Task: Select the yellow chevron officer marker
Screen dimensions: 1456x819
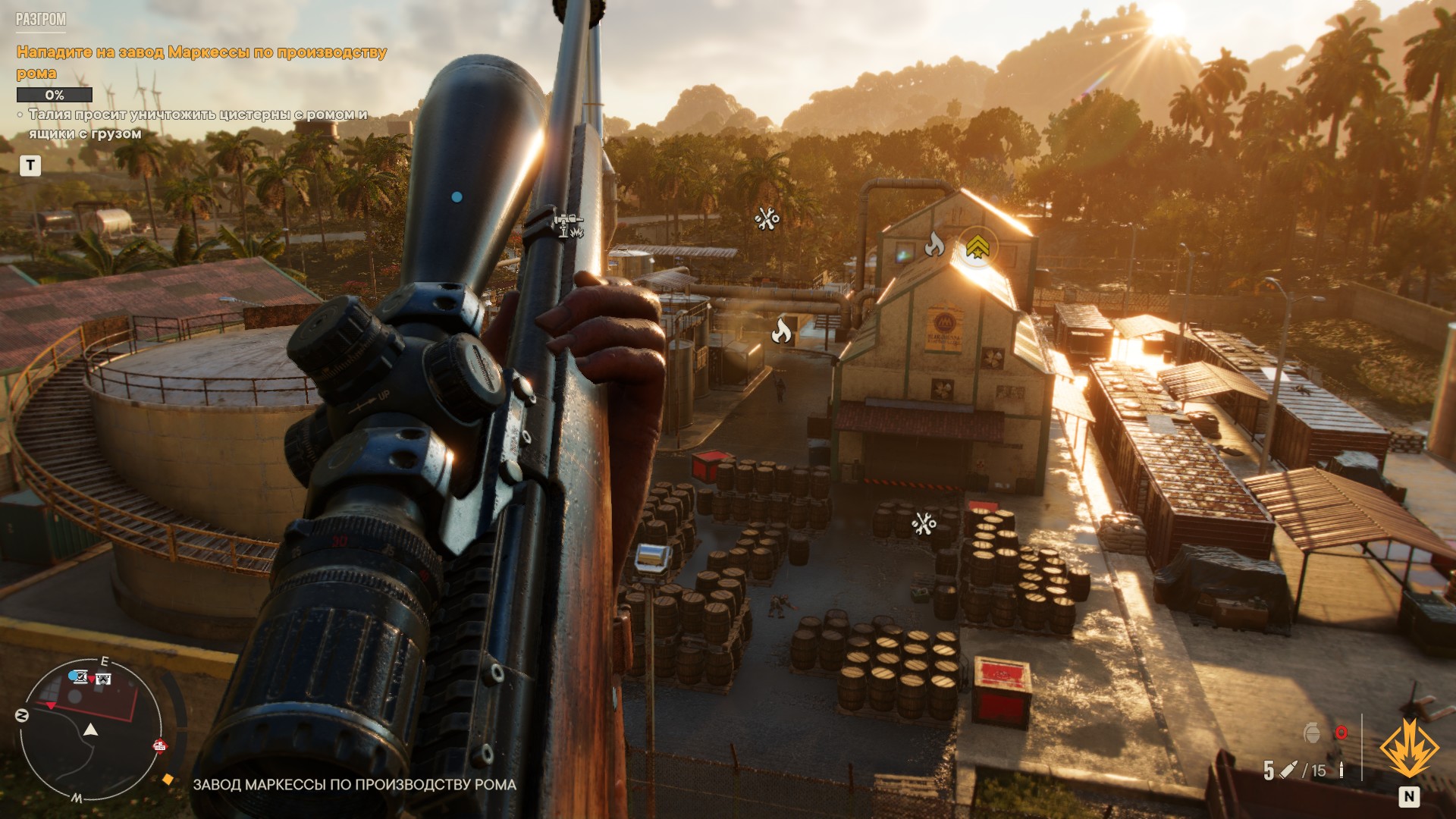Action: (977, 246)
